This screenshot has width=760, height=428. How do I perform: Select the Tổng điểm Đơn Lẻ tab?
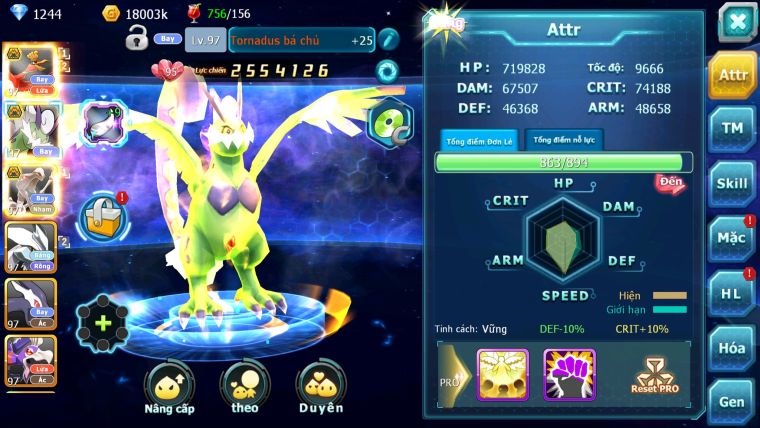(479, 140)
